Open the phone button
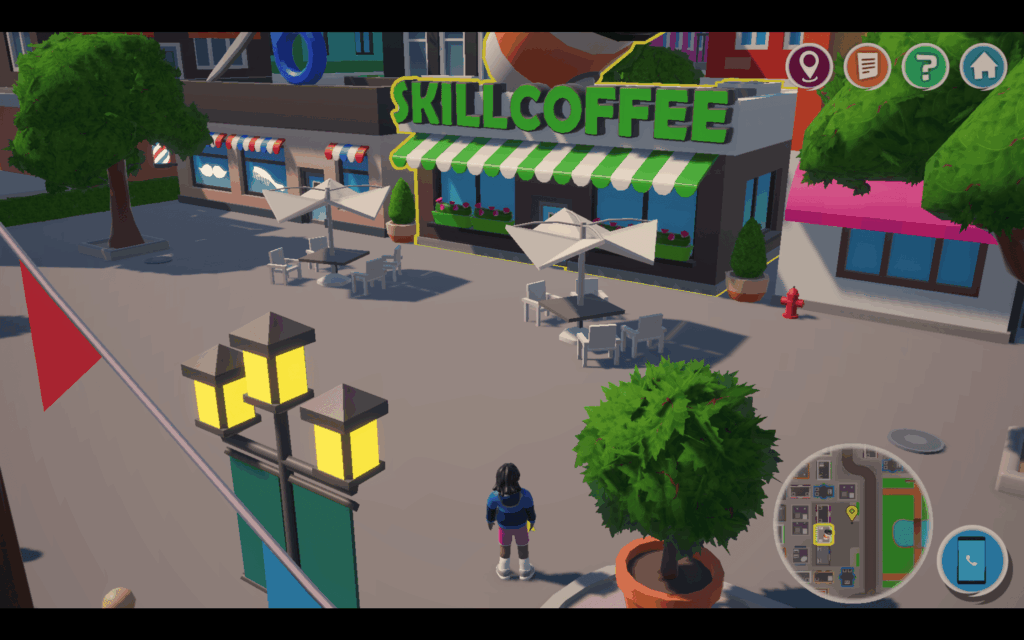The height and width of the screenshot is (640, 1024). coord(972,561)
